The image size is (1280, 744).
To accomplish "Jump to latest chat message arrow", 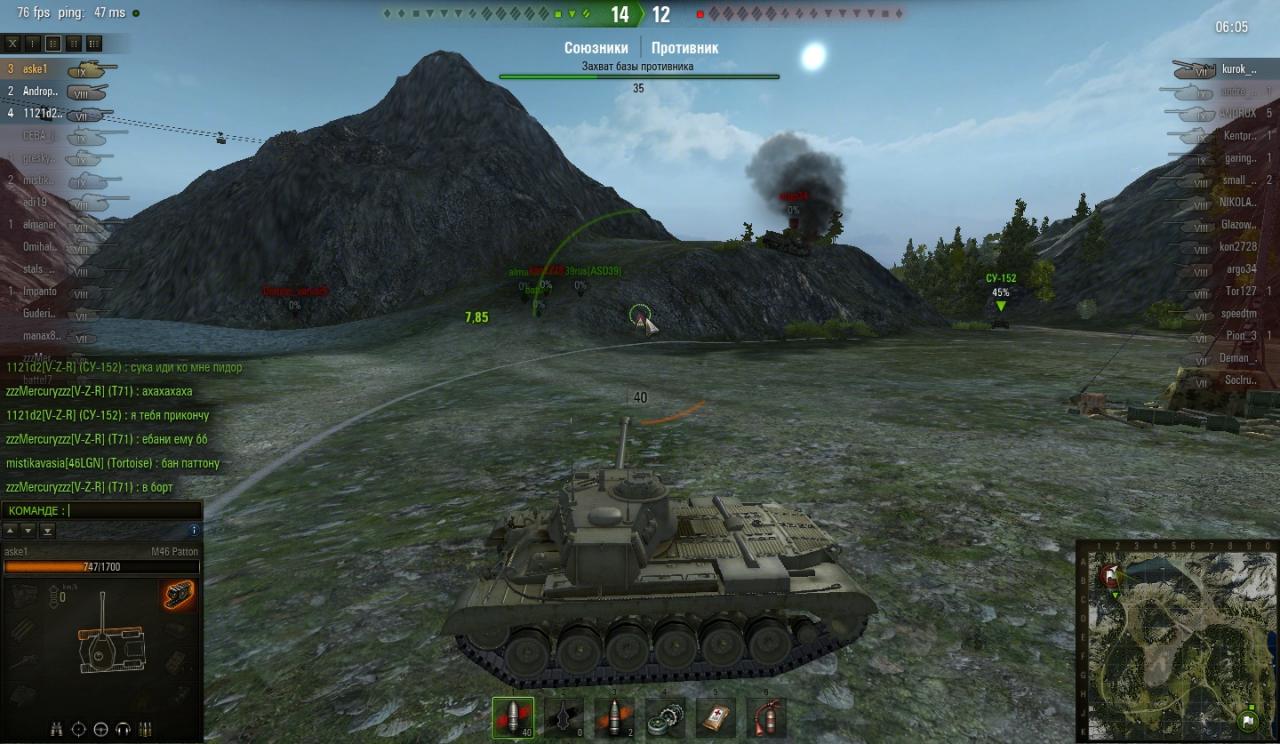I will point(47,530).
